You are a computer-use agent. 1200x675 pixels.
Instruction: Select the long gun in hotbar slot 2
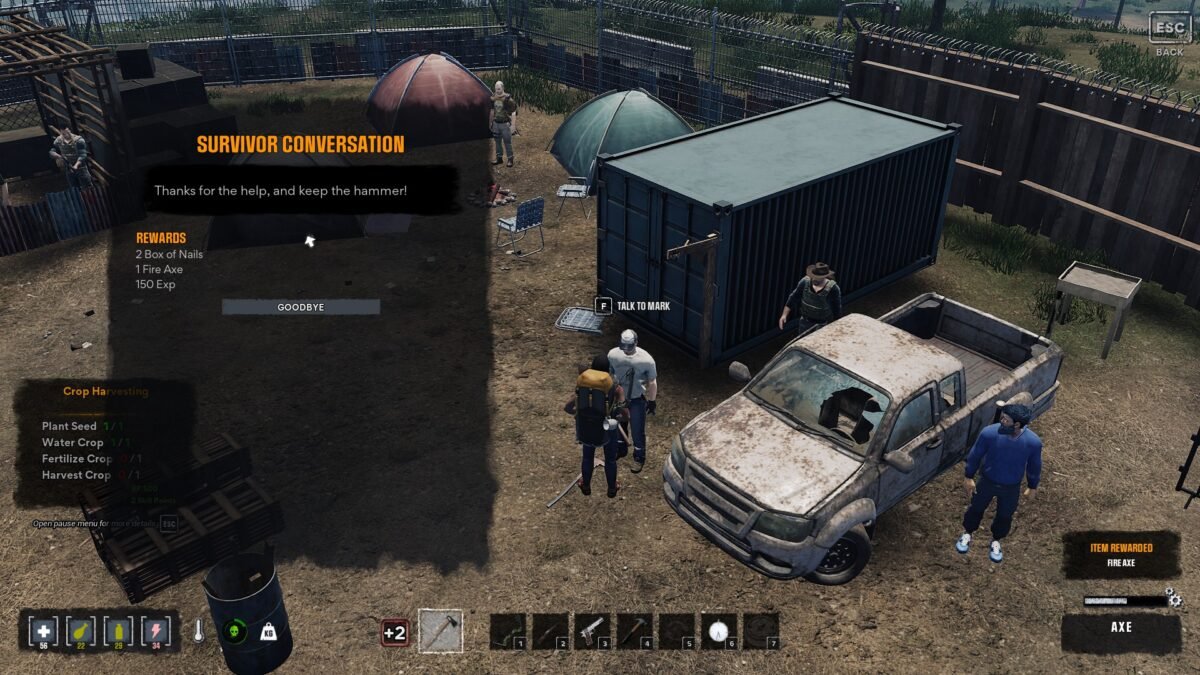551,631
